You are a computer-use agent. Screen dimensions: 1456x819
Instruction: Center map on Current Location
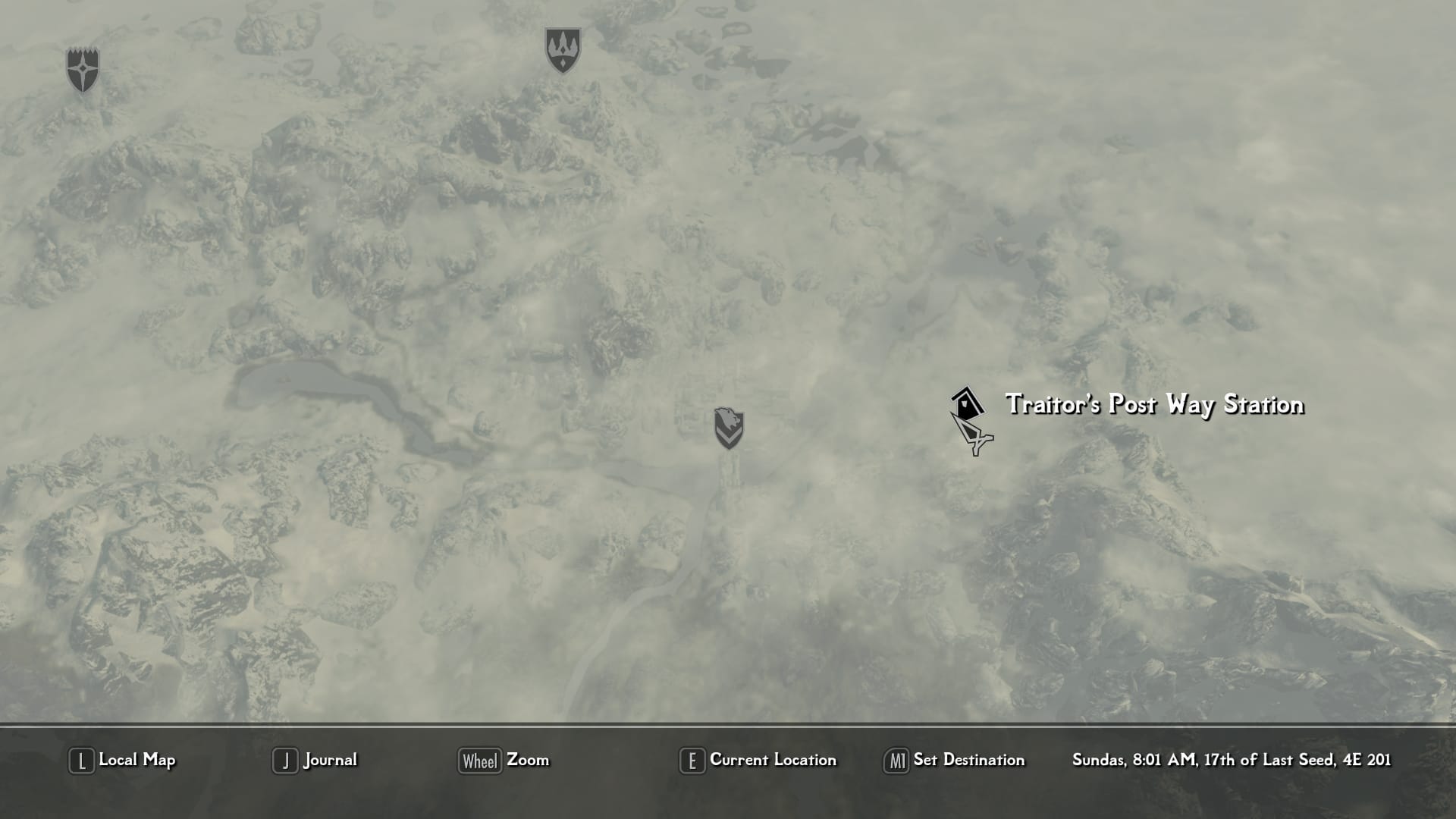tap(758, 760)
